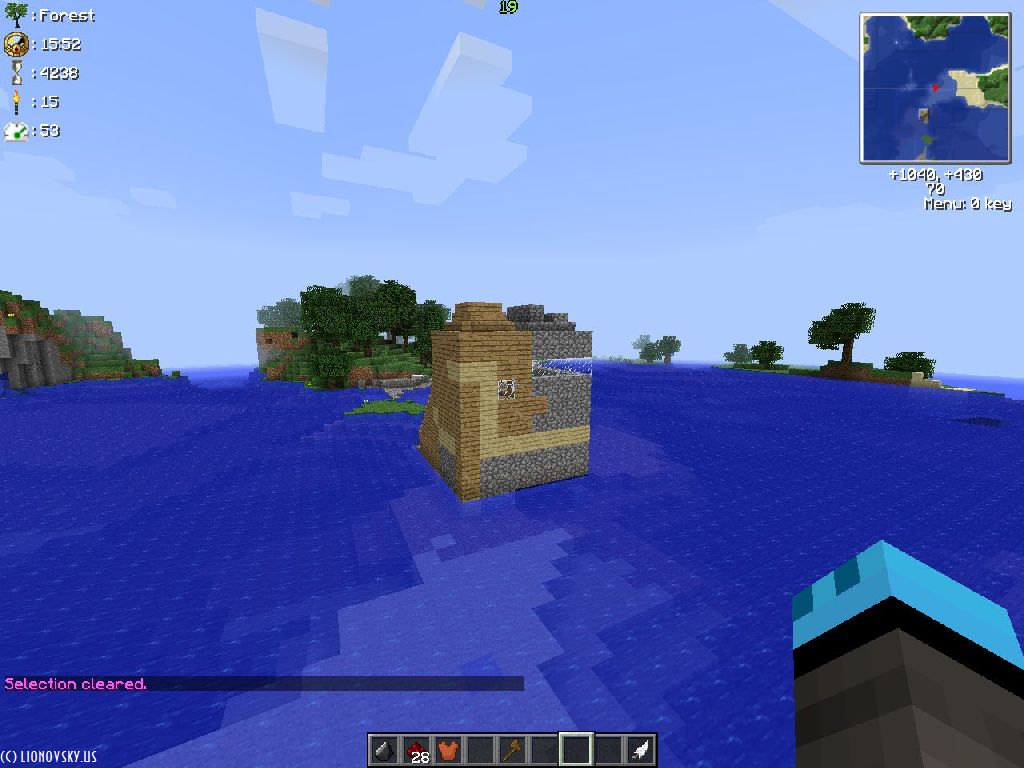Click the hourglass icon
Viewport: 1024px width, 768px height.
coord(16,73)
